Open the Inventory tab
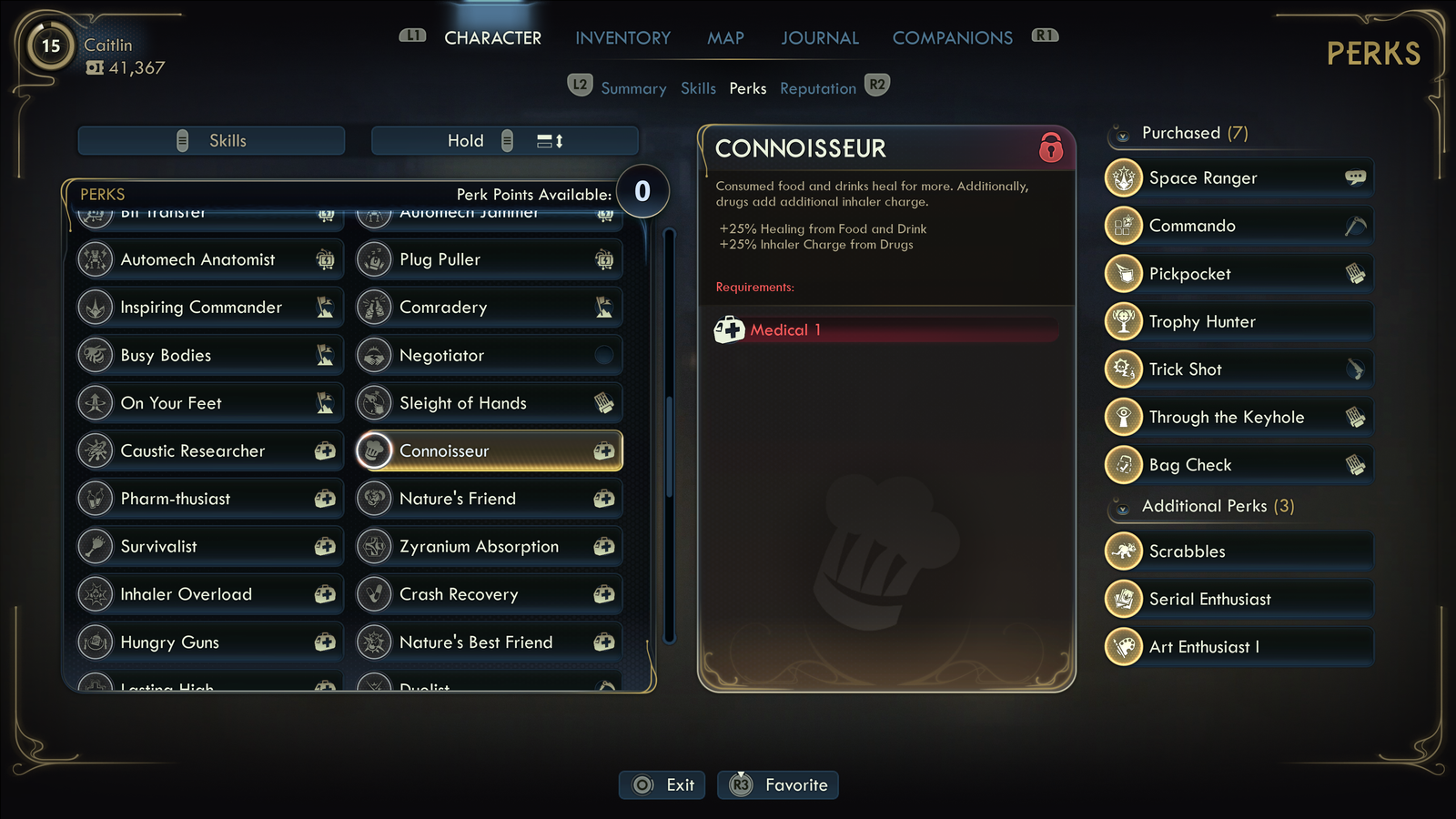The image size is (1456, 819). pyautogui.click(x=622, y=38)
